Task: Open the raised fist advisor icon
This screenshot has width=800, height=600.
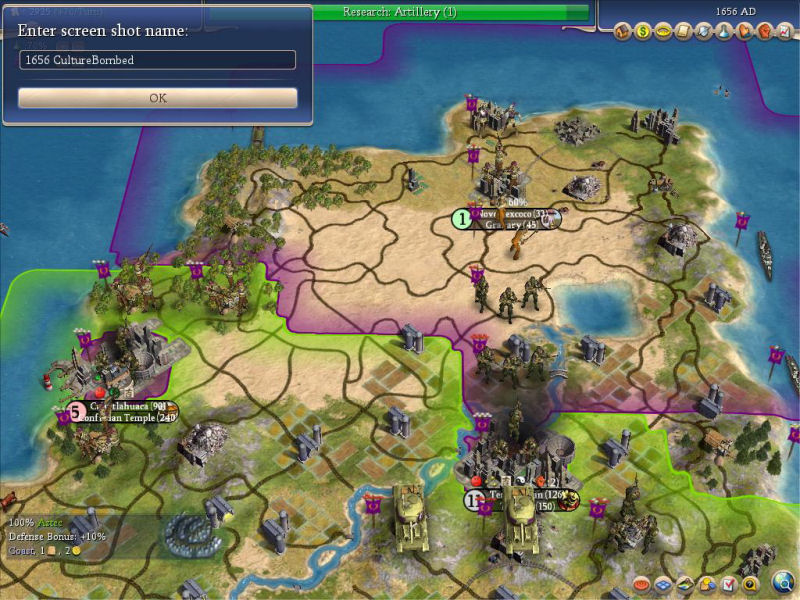Action: point(764,32)
